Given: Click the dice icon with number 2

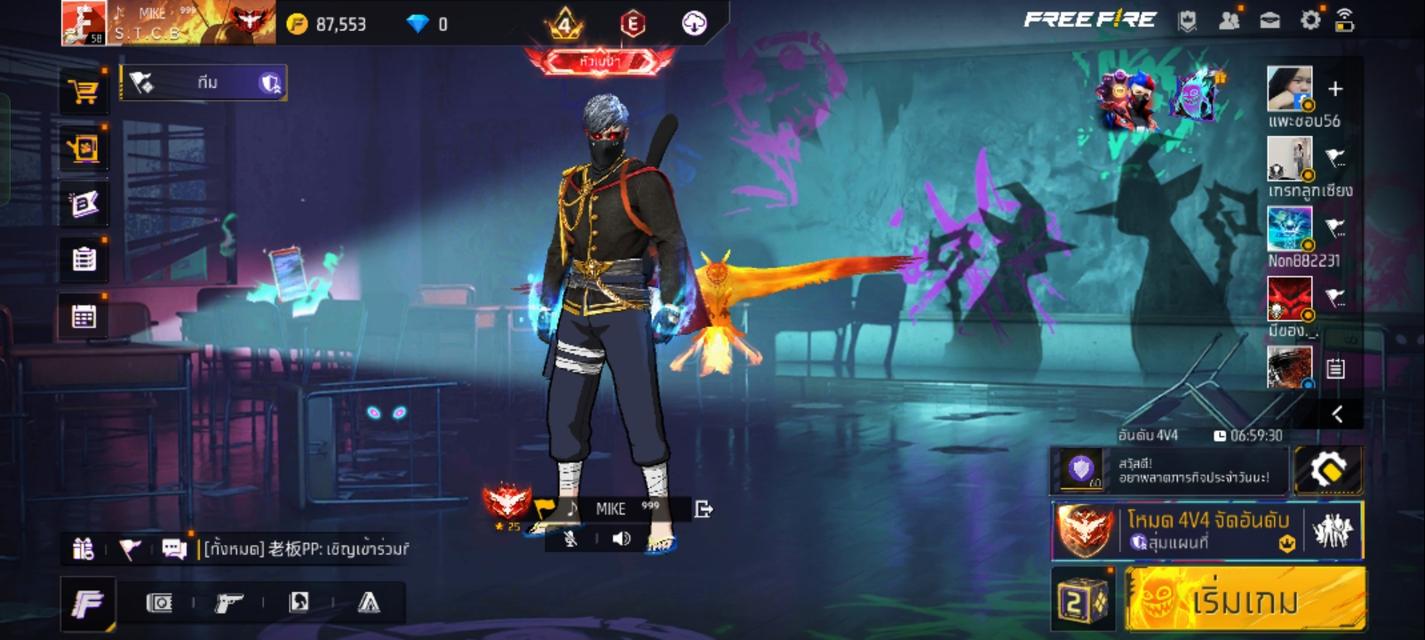Looking at the screenshot, I should tap(1082, 600).
